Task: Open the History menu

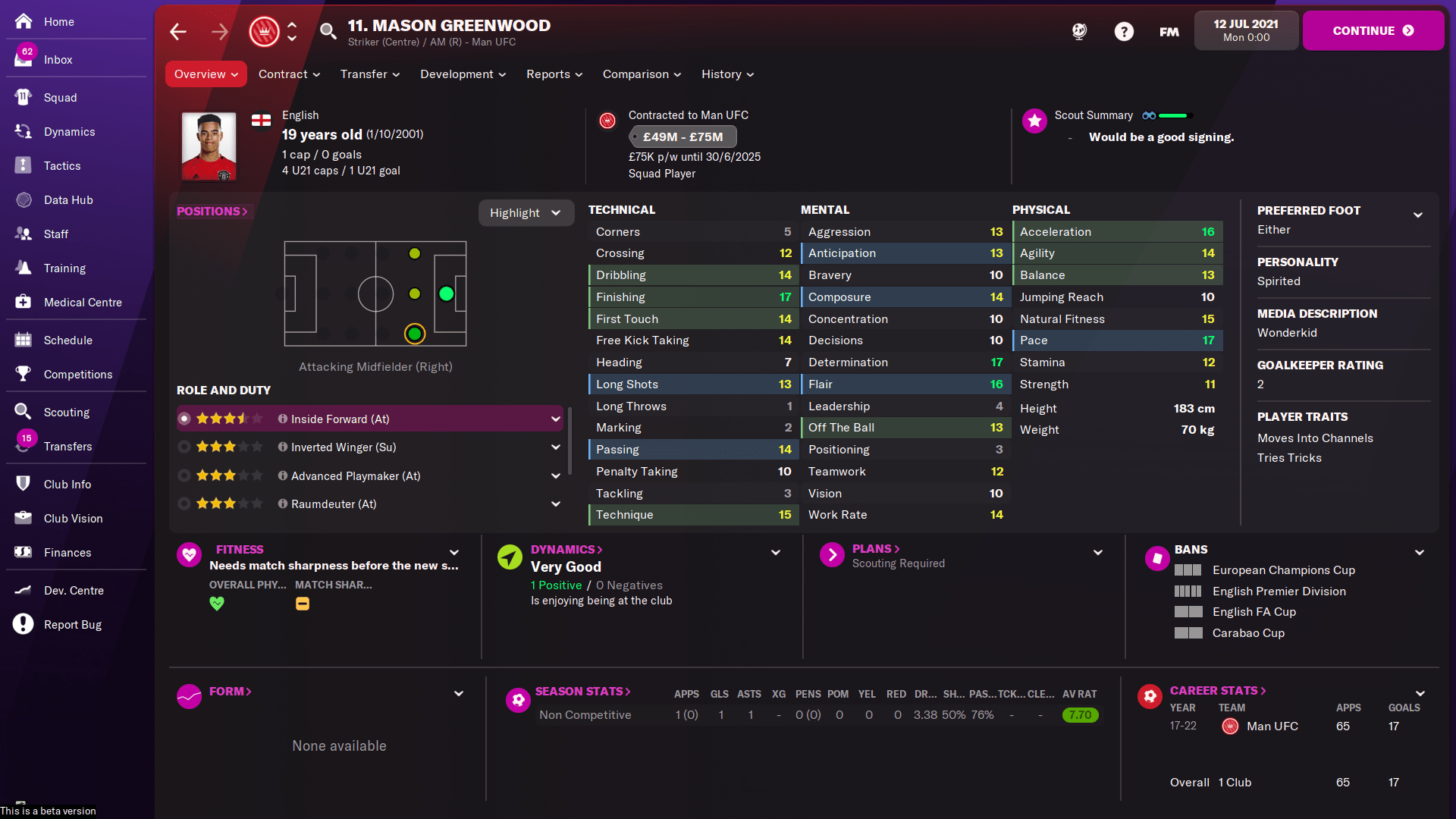Action: [x=726, y=74]
